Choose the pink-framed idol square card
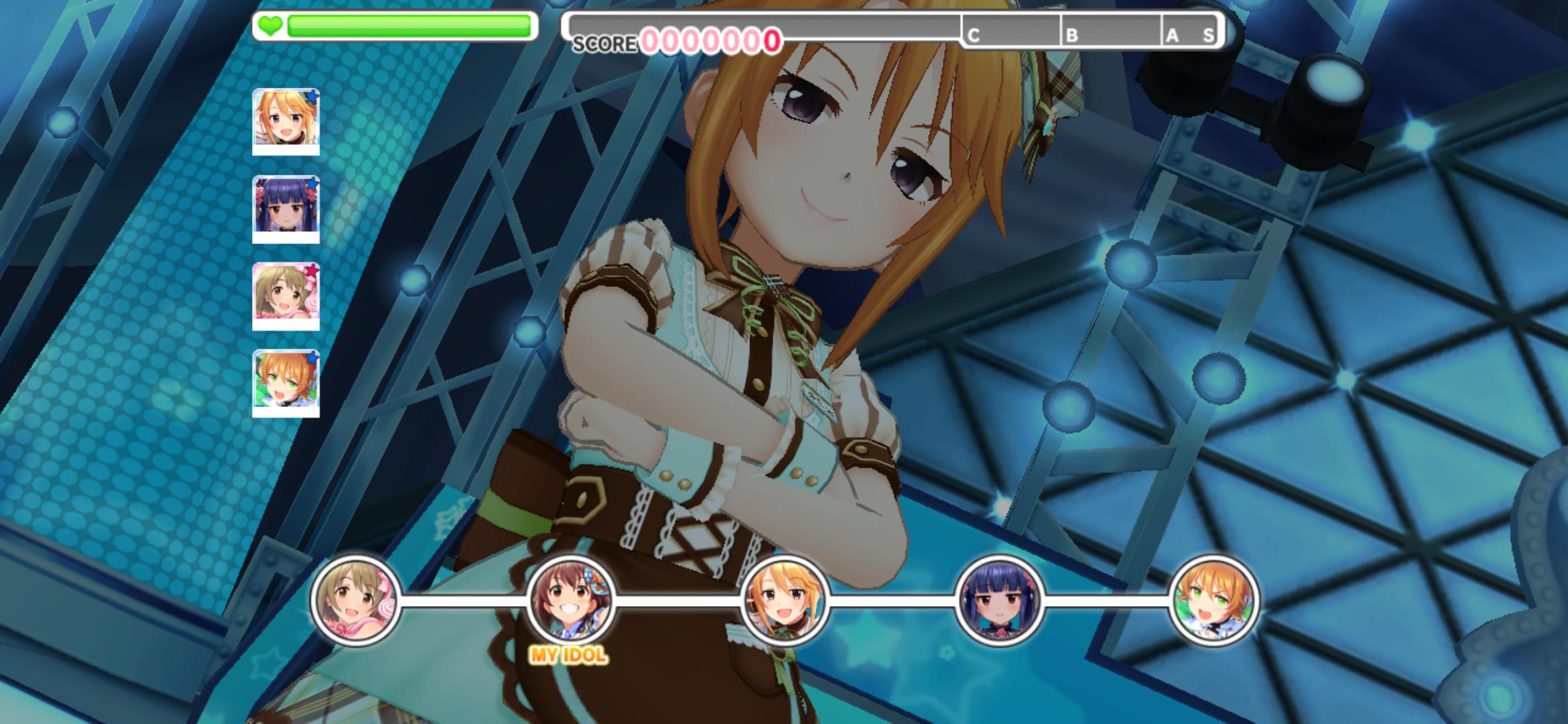This screenshot has width=1568, height=724. 286,296
